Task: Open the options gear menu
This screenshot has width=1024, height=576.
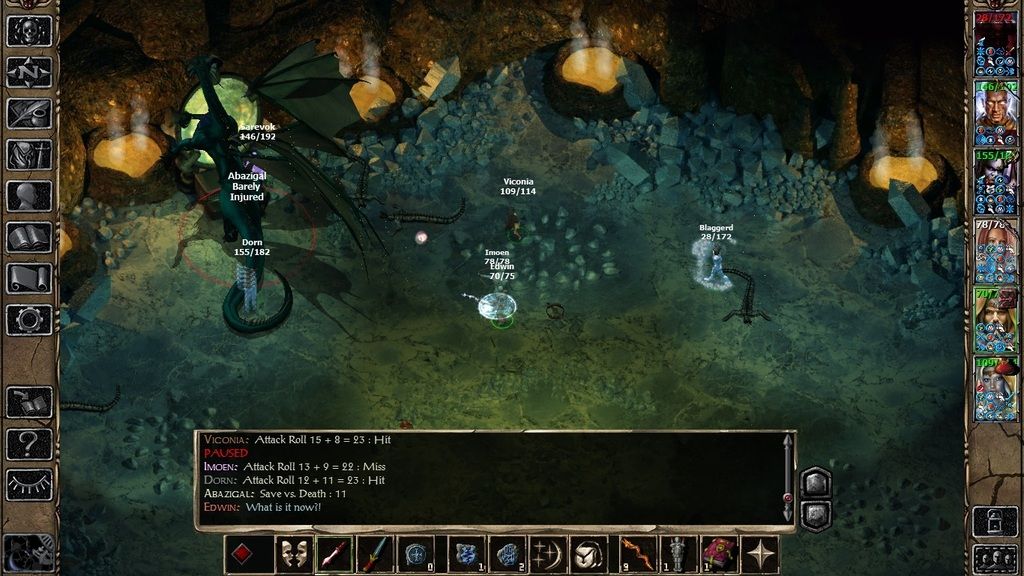Action: tap(29, 320)
